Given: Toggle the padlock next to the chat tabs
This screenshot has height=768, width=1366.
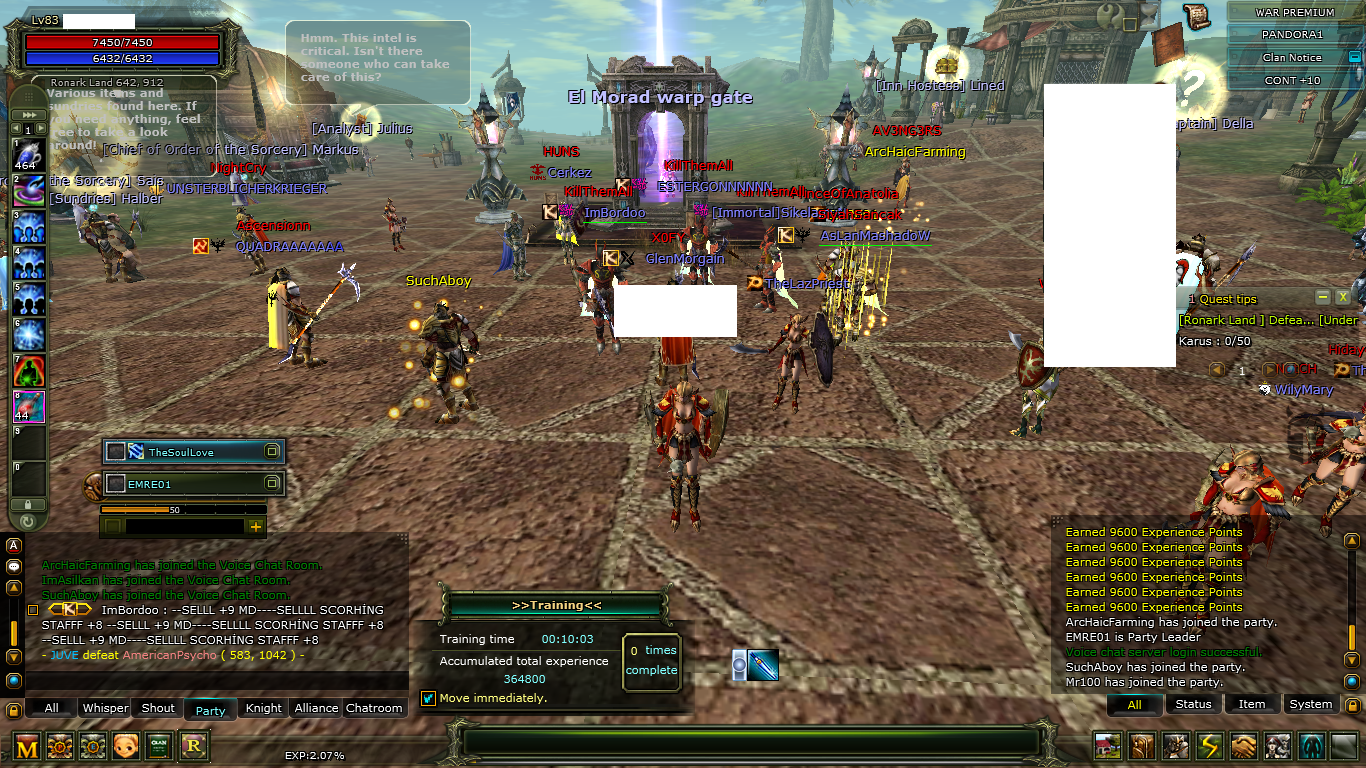Looking at the screenshot, I should point(13,710).
